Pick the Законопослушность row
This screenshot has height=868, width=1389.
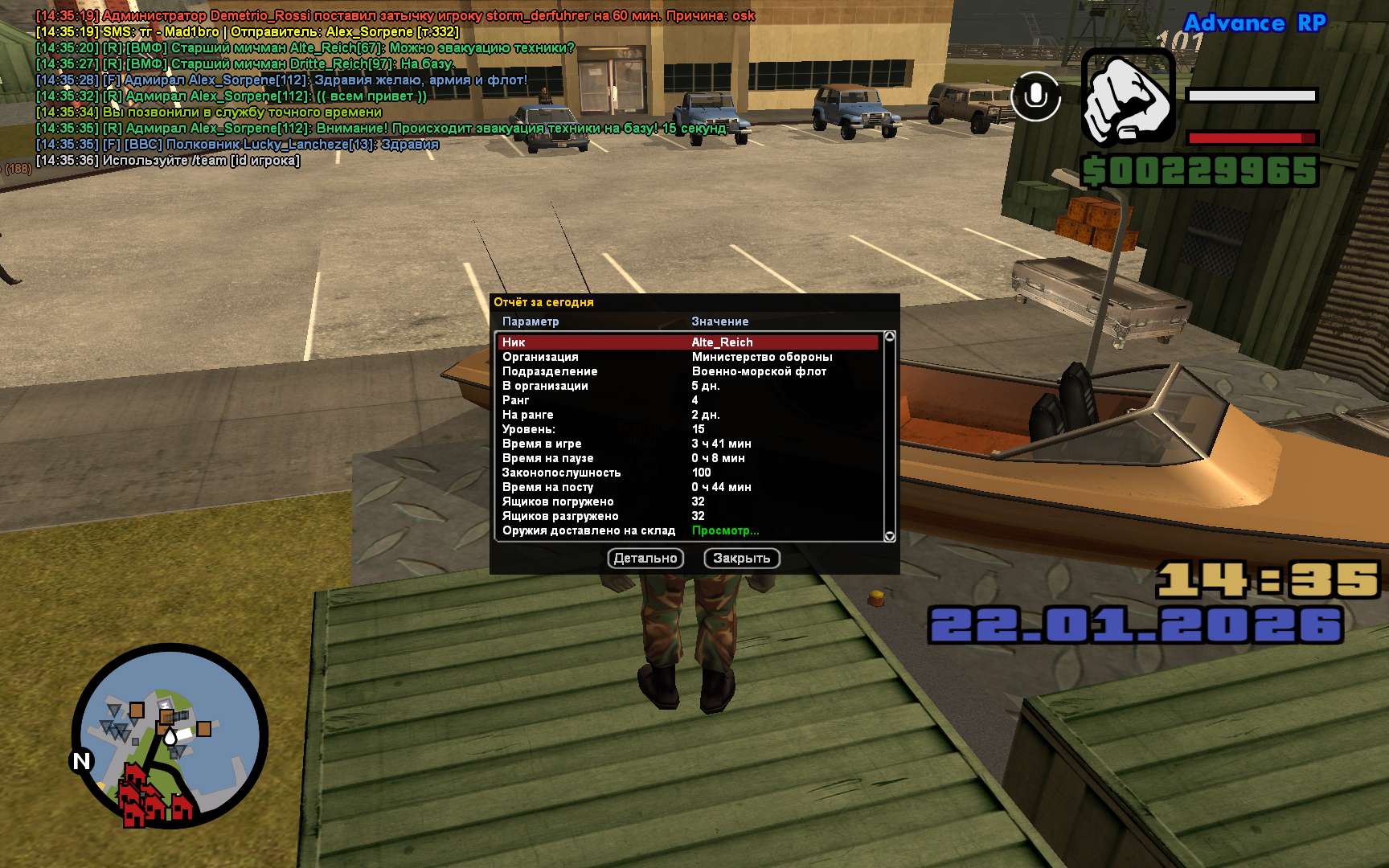click(x=688, y=473)
